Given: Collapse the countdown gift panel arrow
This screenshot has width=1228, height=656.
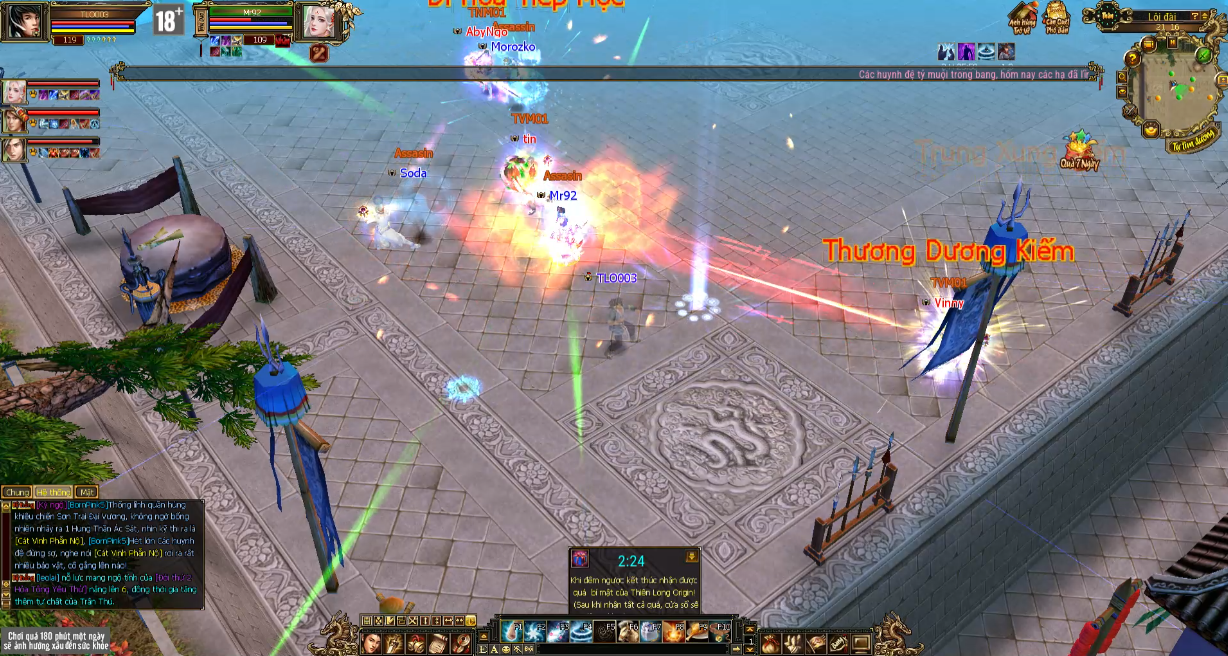Looking at the screenshot, I should click(691, 557).
